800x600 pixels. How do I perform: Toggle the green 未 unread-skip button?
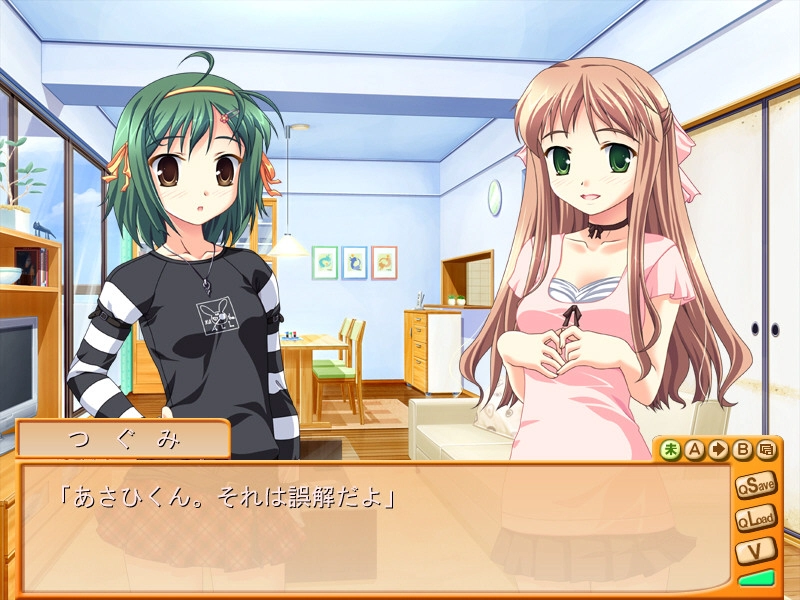point(670,449)
